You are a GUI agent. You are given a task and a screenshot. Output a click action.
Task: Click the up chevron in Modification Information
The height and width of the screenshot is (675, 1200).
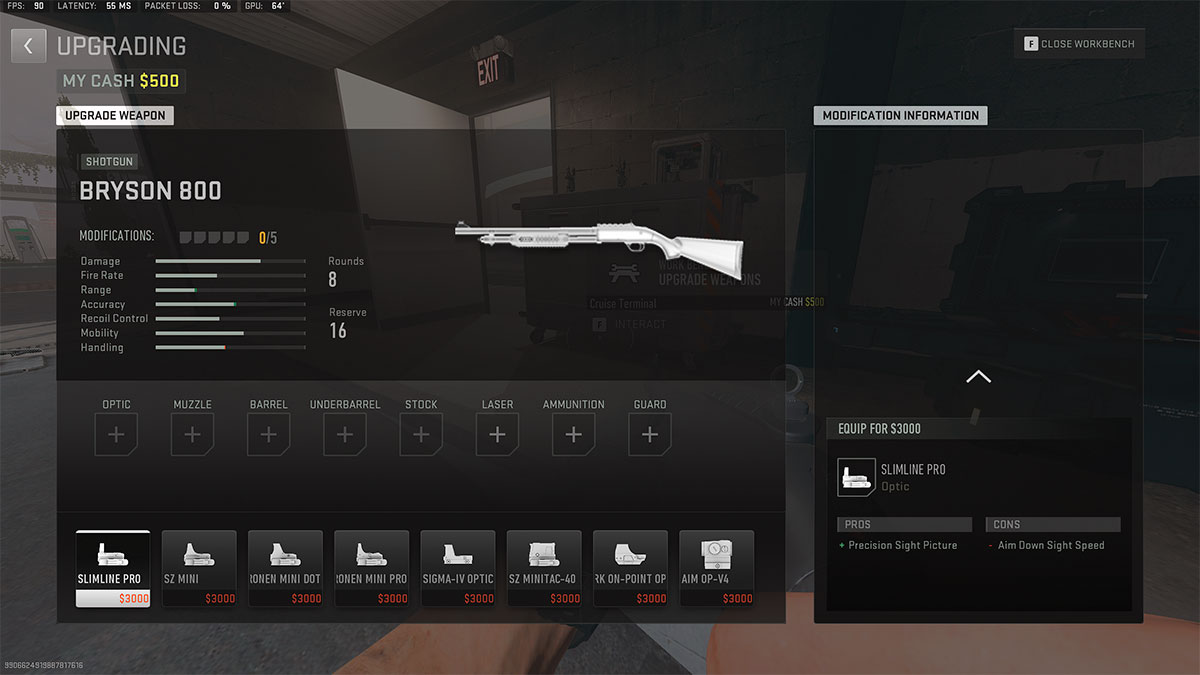click(978, 377)
